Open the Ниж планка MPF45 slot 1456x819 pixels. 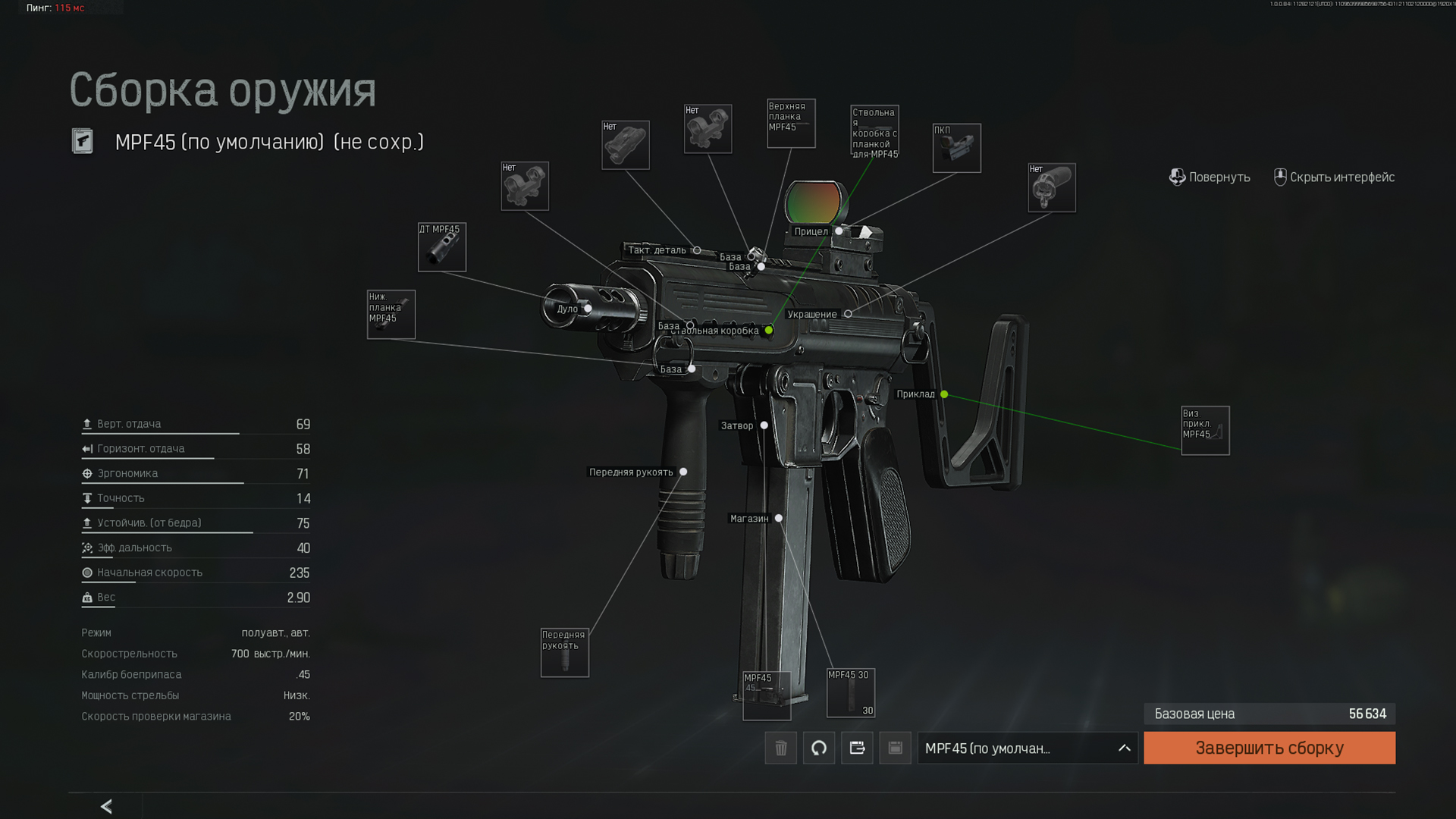391,314
